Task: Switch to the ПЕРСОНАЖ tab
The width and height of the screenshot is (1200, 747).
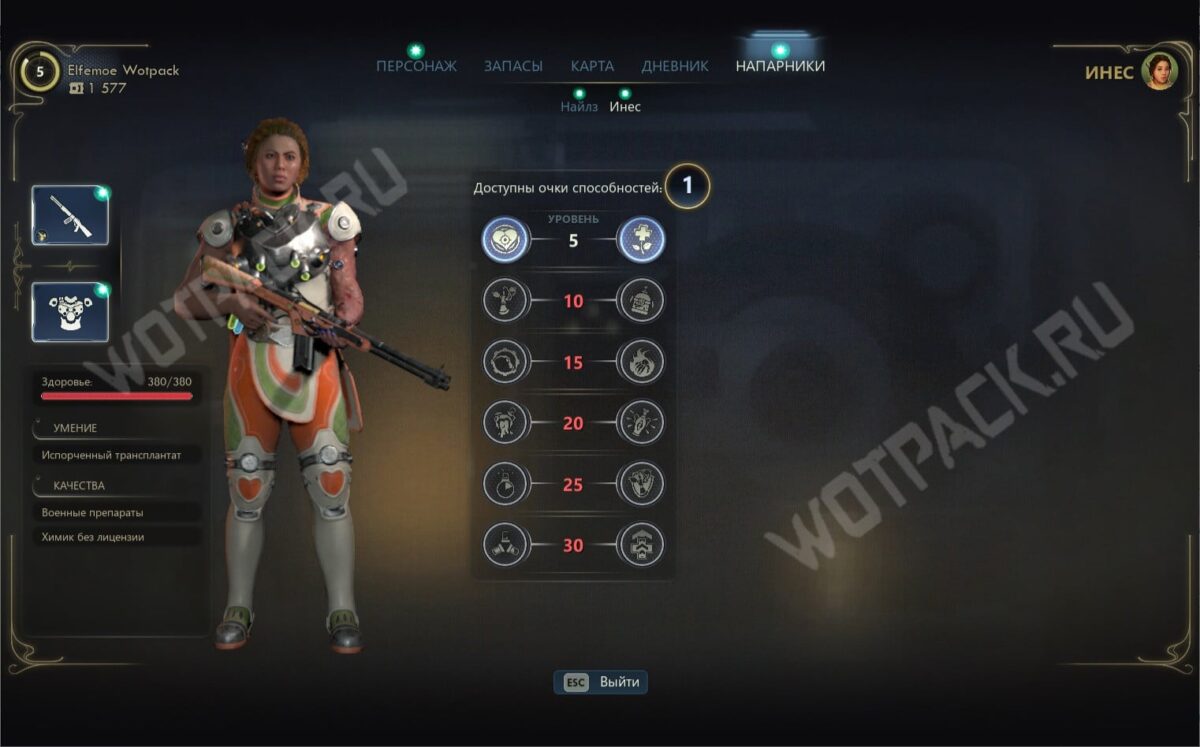Action: (x=416, y=66)
